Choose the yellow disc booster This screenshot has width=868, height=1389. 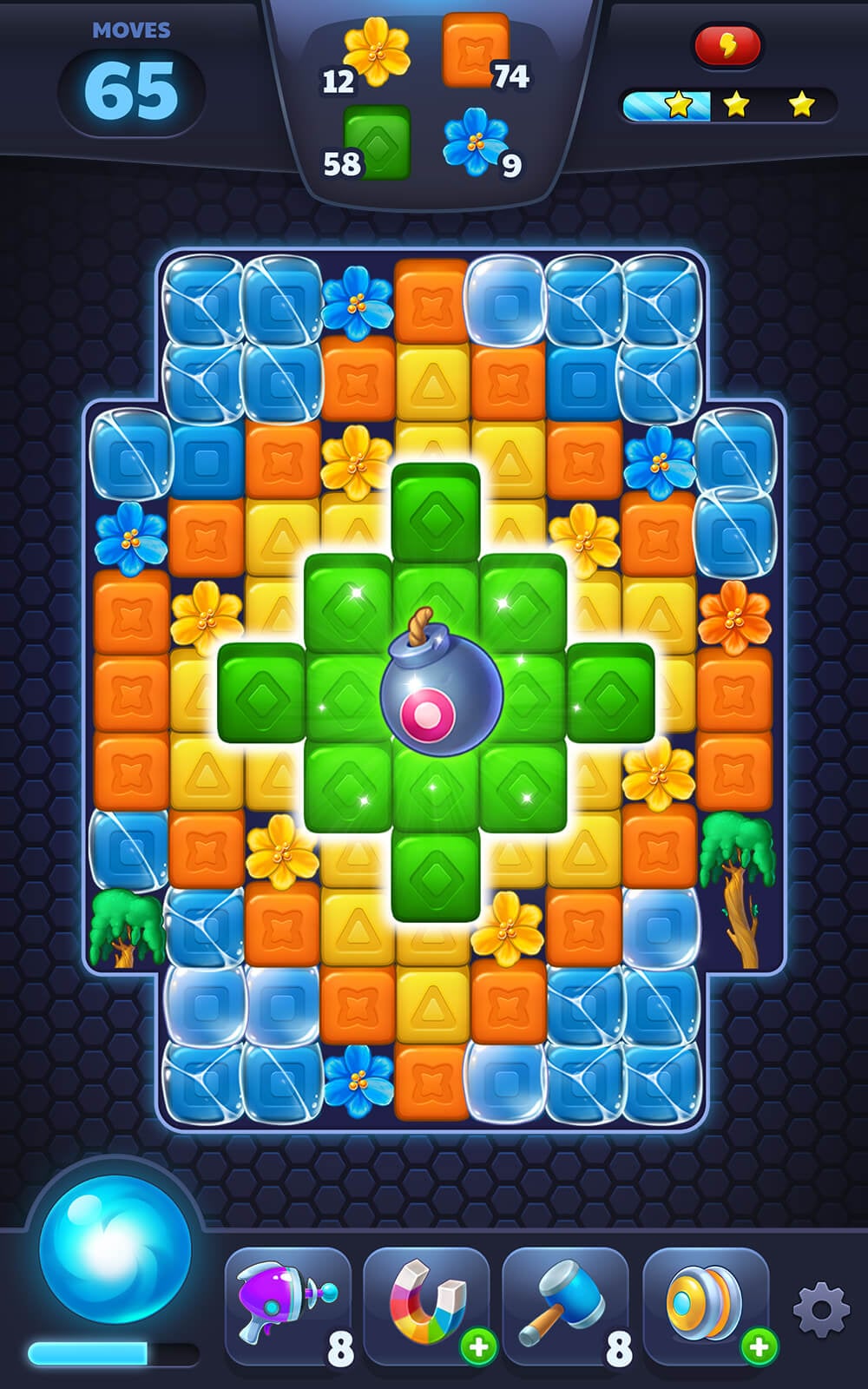tap(705, 1307)
